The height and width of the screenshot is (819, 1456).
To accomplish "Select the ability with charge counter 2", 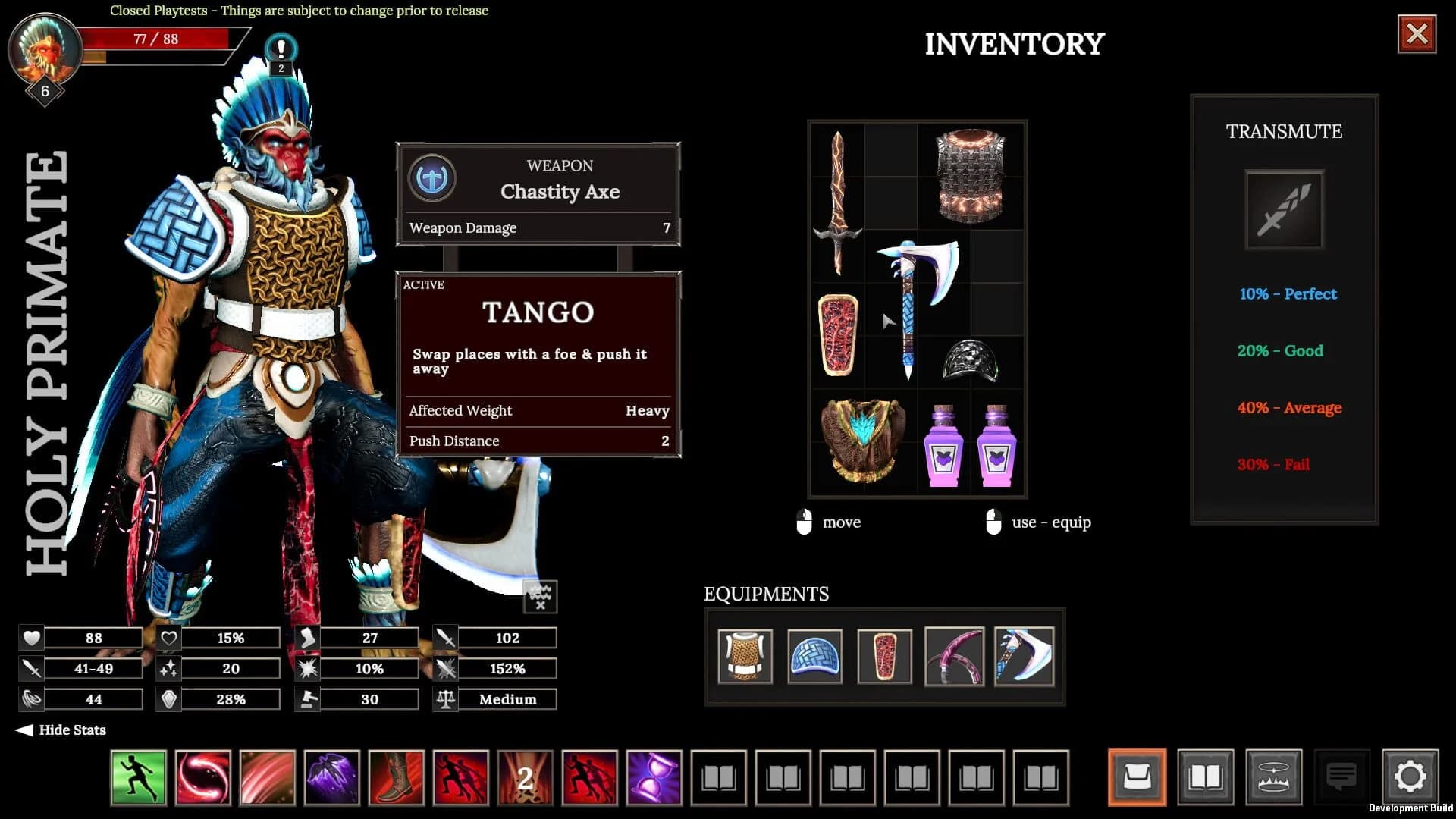I will (x=526, y=778).
